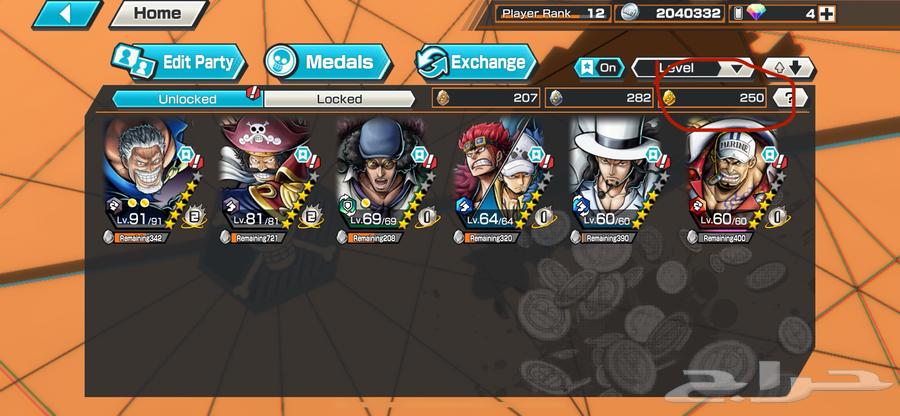This screenshot has width=900, height=416.
Task: Toggle the favorites filter marked On
Action: [x=598, y=68]
